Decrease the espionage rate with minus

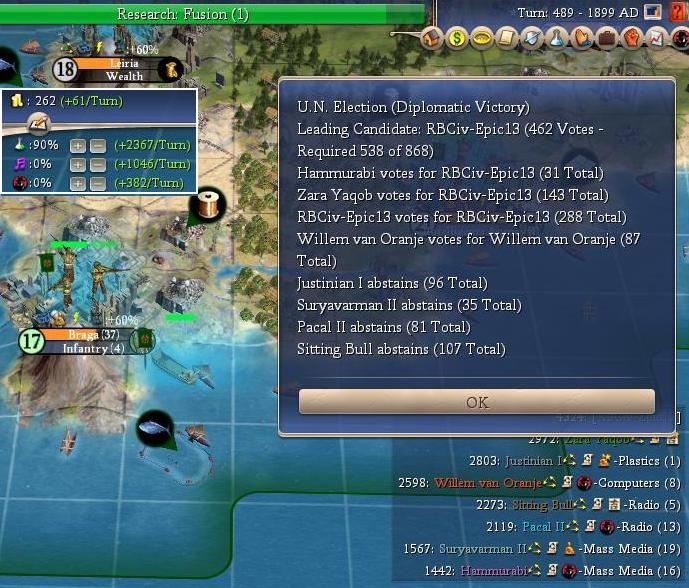coord(98,183)
